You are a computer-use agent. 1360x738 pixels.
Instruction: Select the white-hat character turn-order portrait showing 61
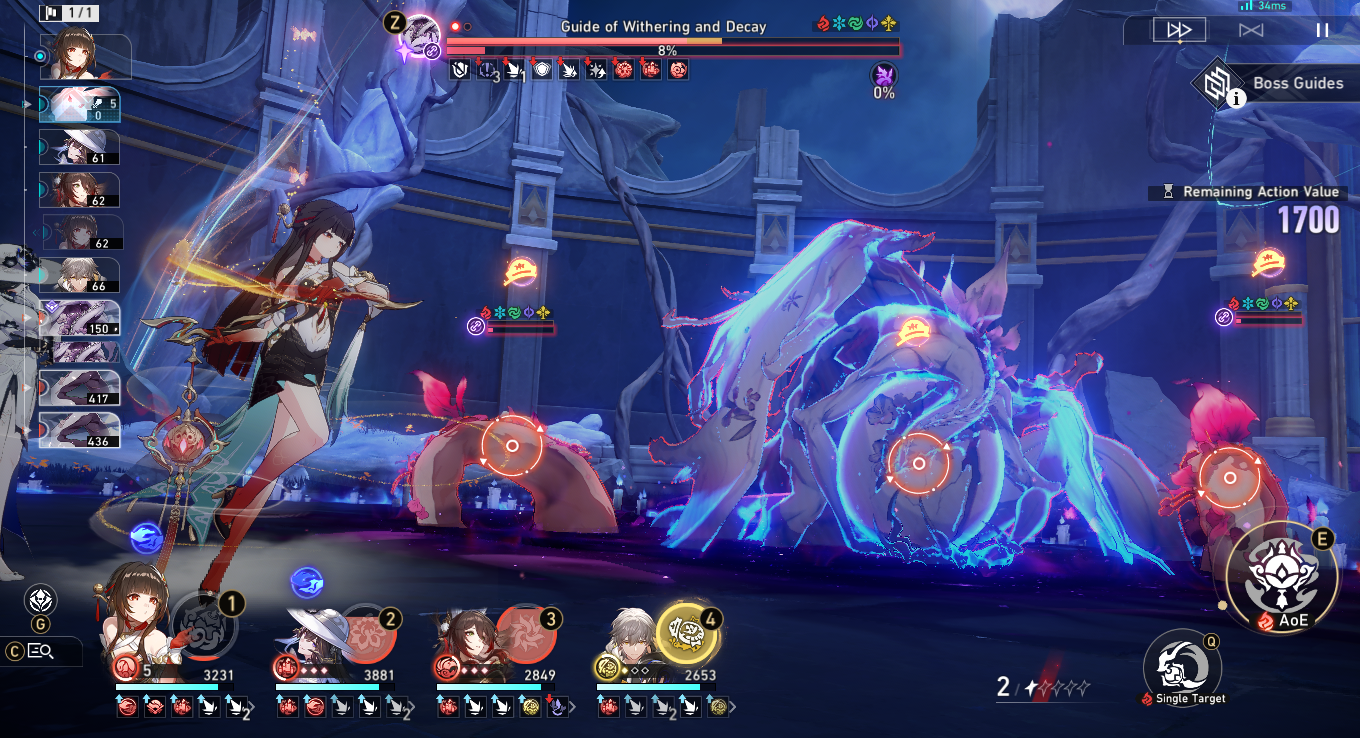coord(79,147)
